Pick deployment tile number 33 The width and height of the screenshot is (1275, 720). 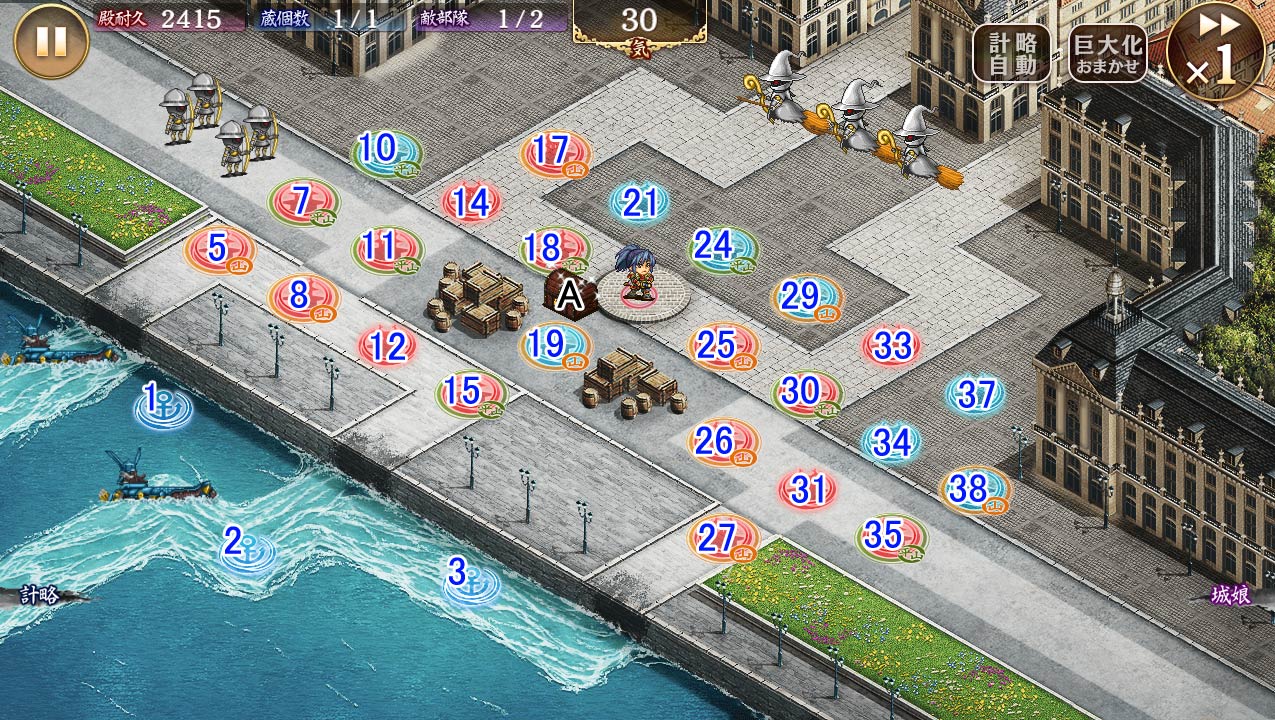pos(891,347)
